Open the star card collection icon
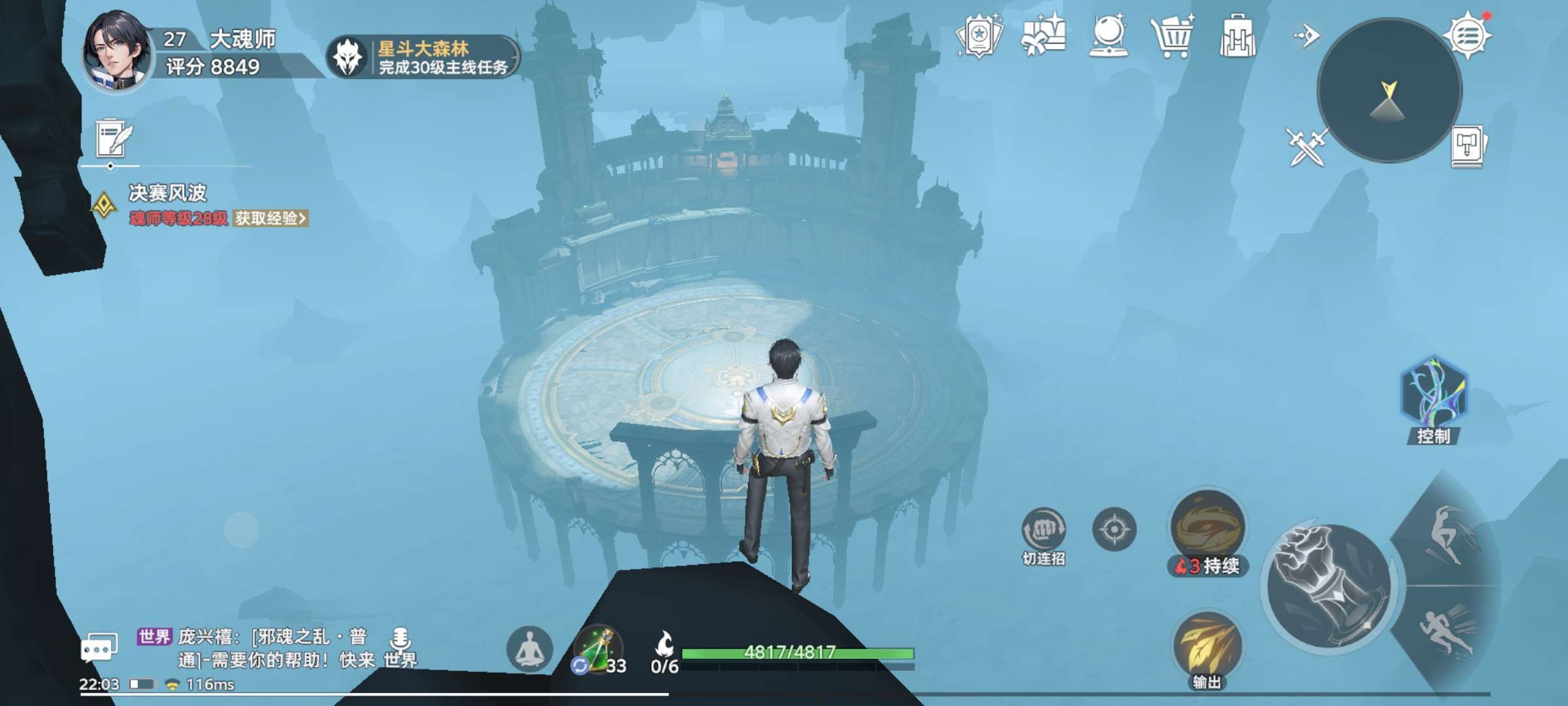Image resolution: width=1568 pixels, height=706 pixels. coord(979,36)
